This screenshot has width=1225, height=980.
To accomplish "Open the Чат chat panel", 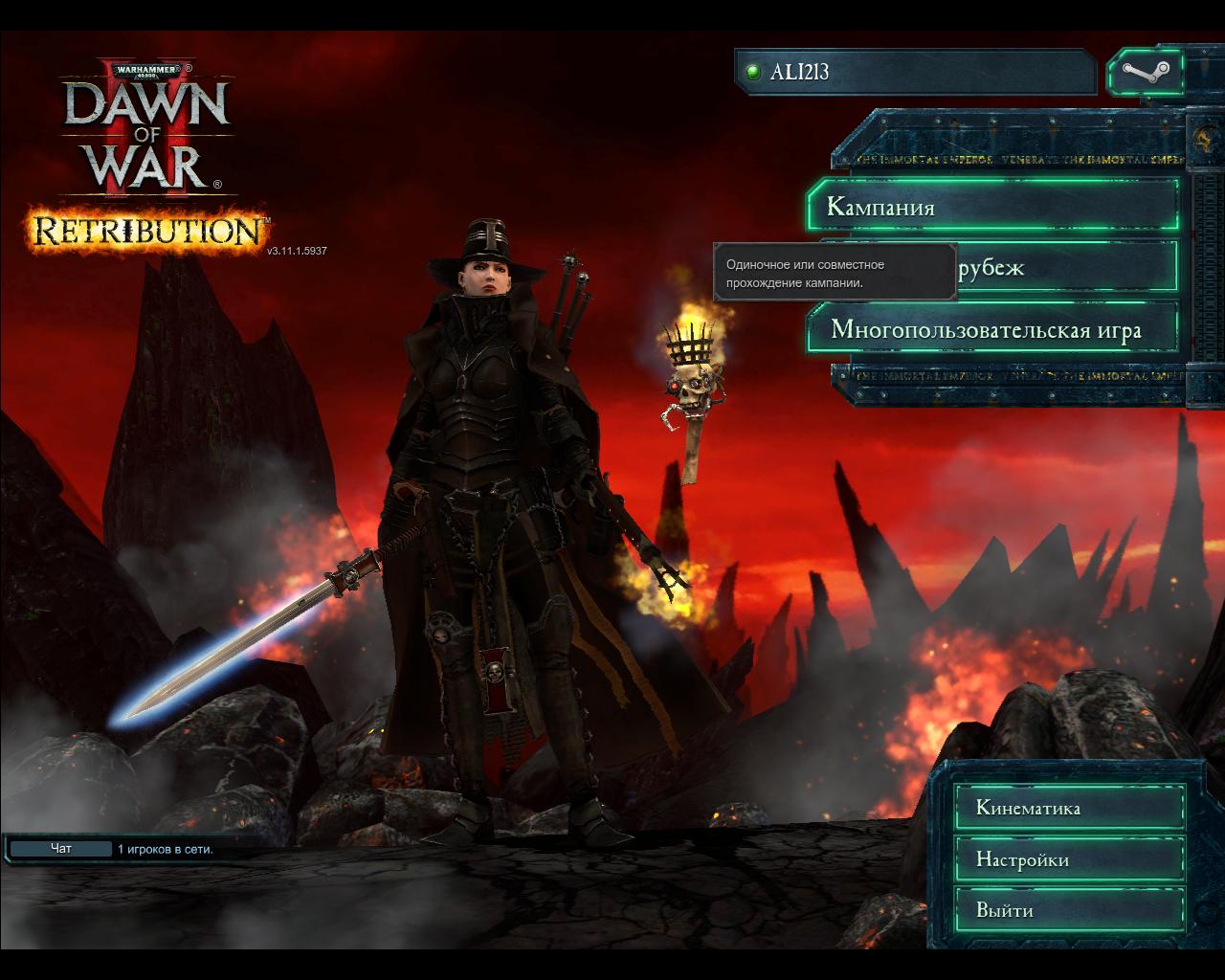I will pos(61,849).
